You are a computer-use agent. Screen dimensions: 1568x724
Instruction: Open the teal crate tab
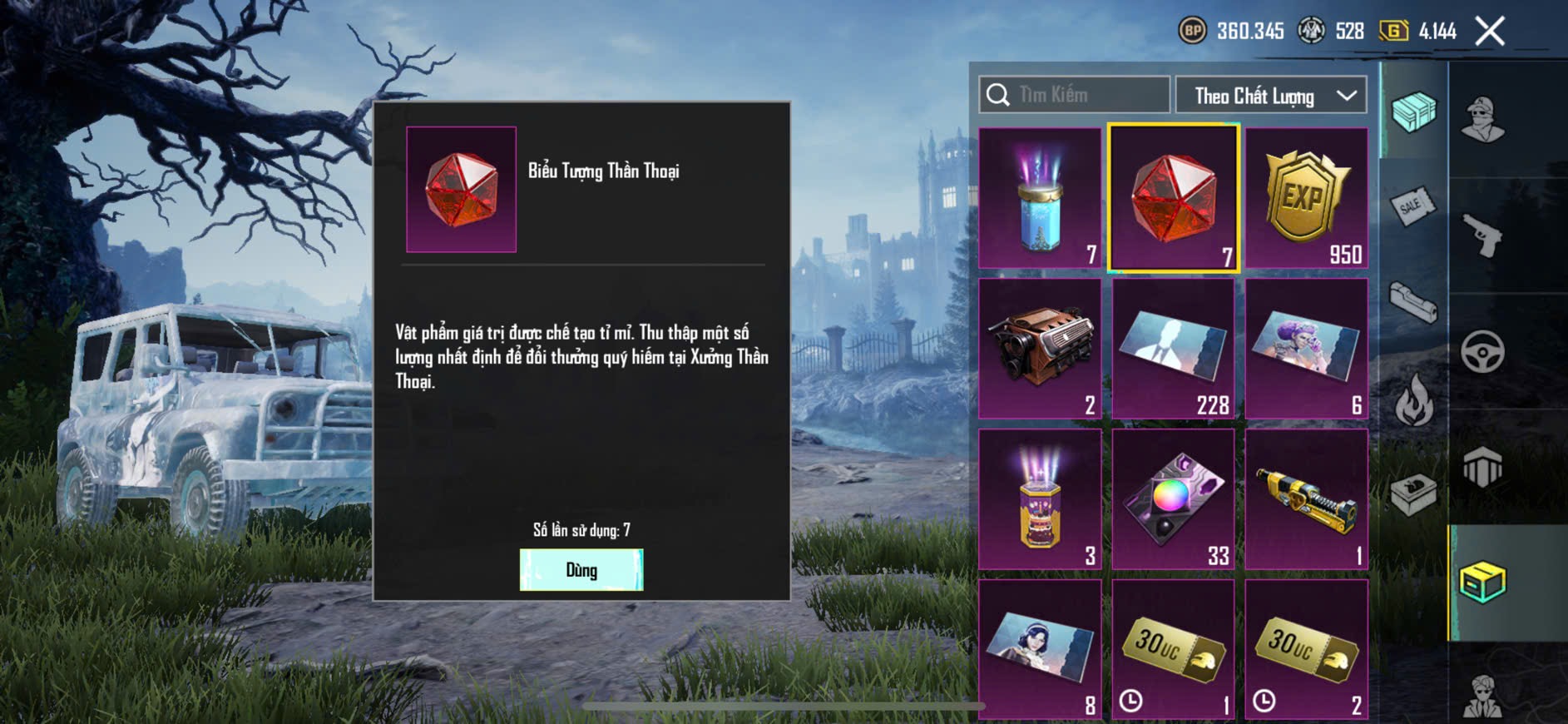click(x=1412, y=112)
